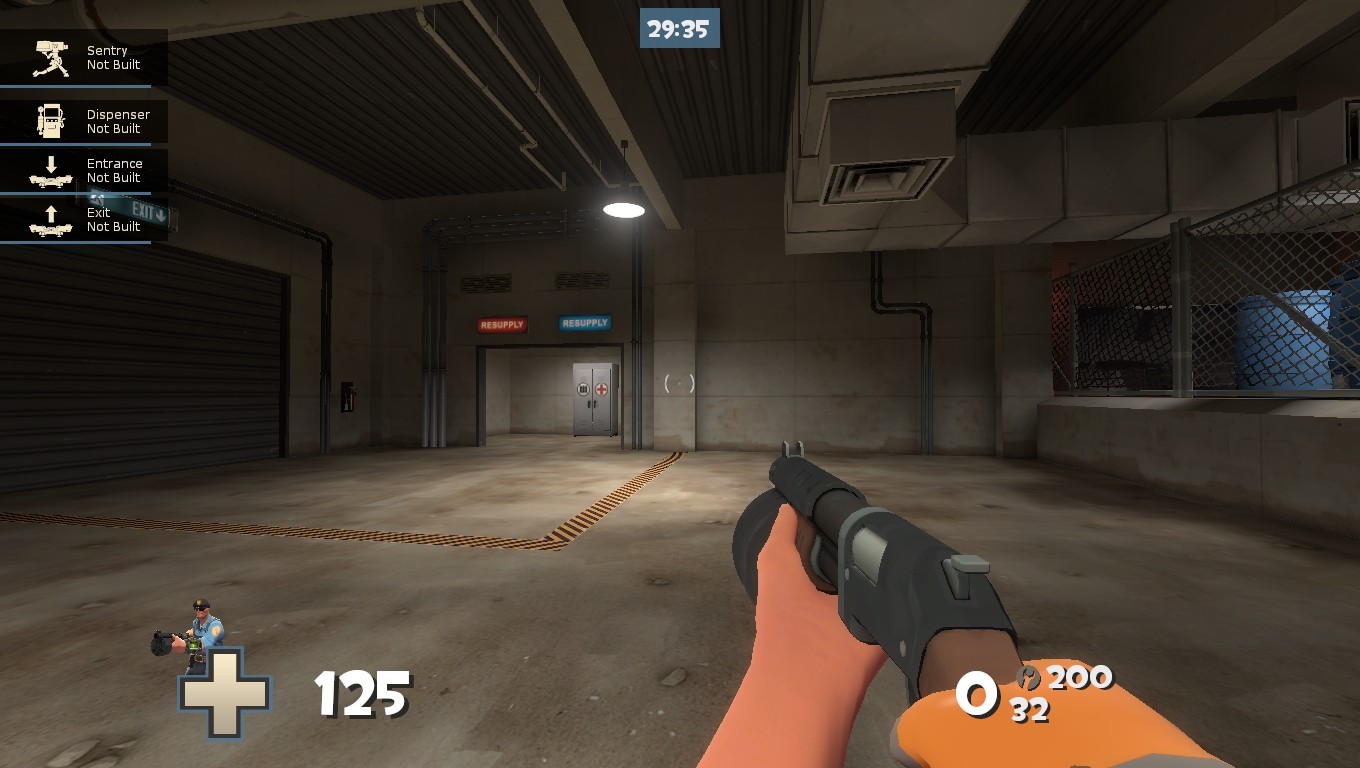The width and height of the screenshot is (1360, 768).
Task: Expand the Entrance build panel row
Action: [x=114, y=170]
